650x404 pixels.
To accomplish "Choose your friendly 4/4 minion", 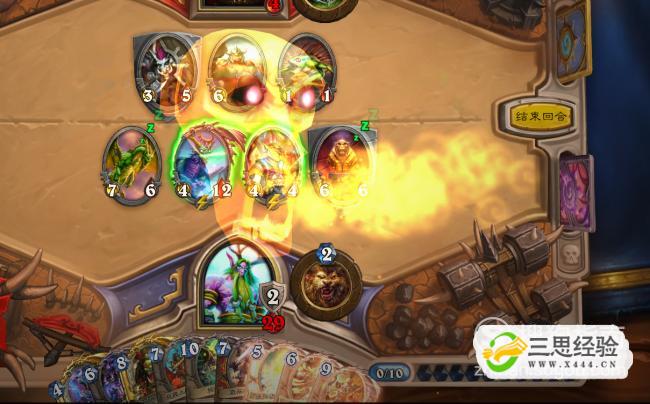I will (x=272, y=162).
